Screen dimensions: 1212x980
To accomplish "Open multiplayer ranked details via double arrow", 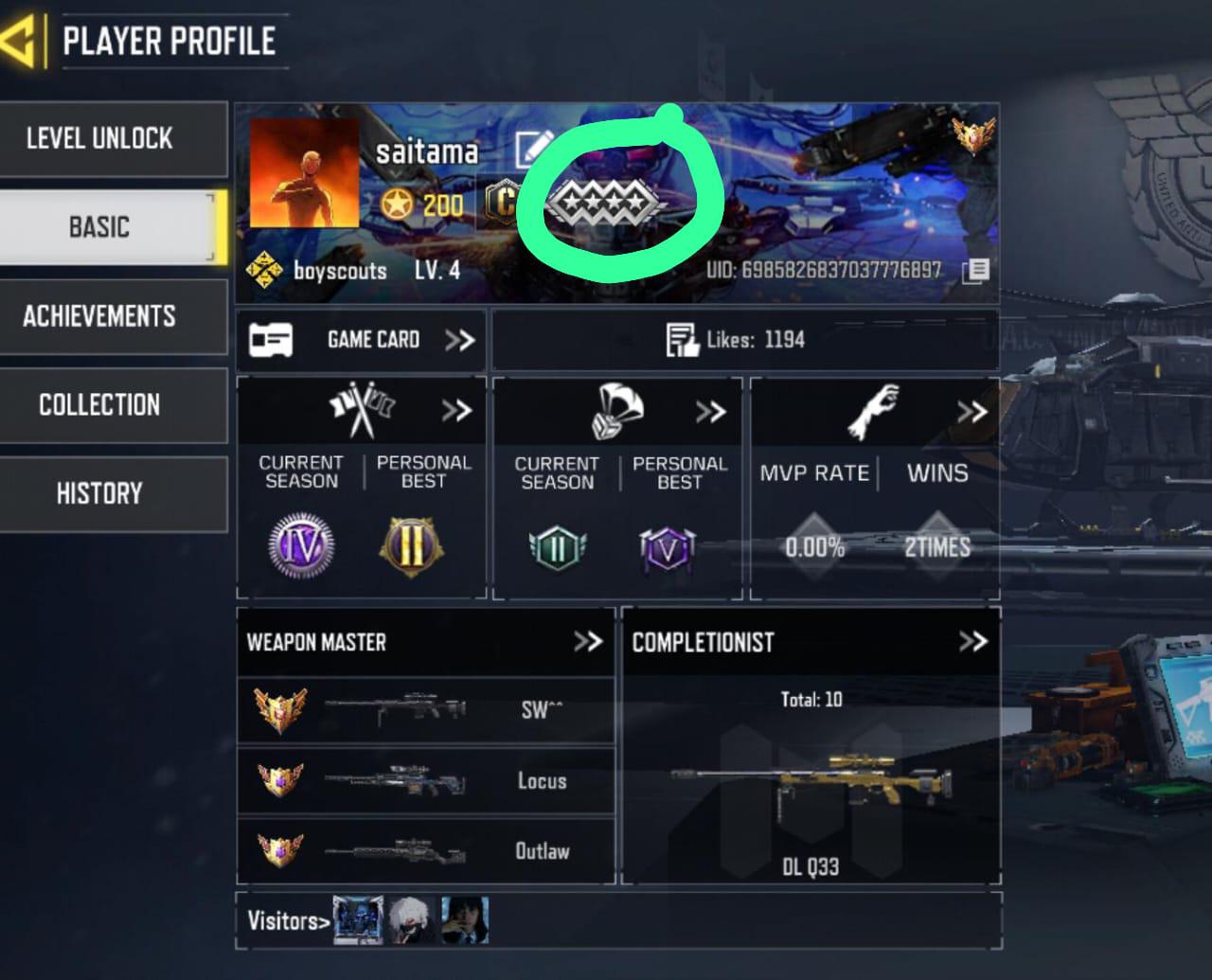I will click(x=457, y=411).
